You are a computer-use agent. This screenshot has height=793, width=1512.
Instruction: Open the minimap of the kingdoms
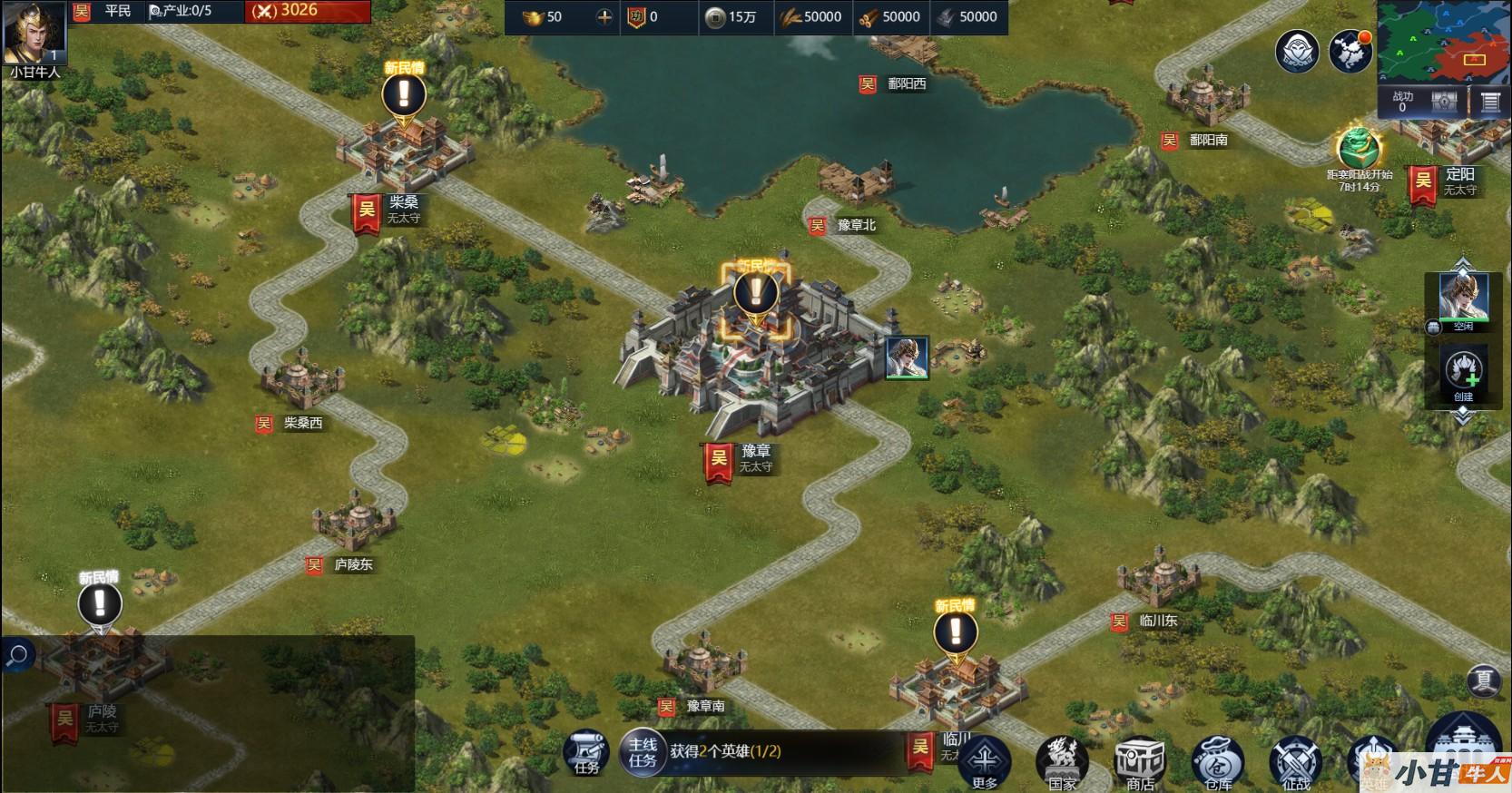click(1442, 43)
